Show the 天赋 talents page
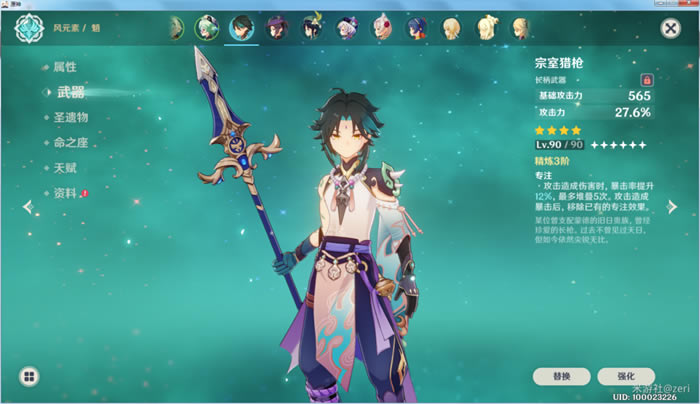700x404 pixels. [x=64, y=167]
